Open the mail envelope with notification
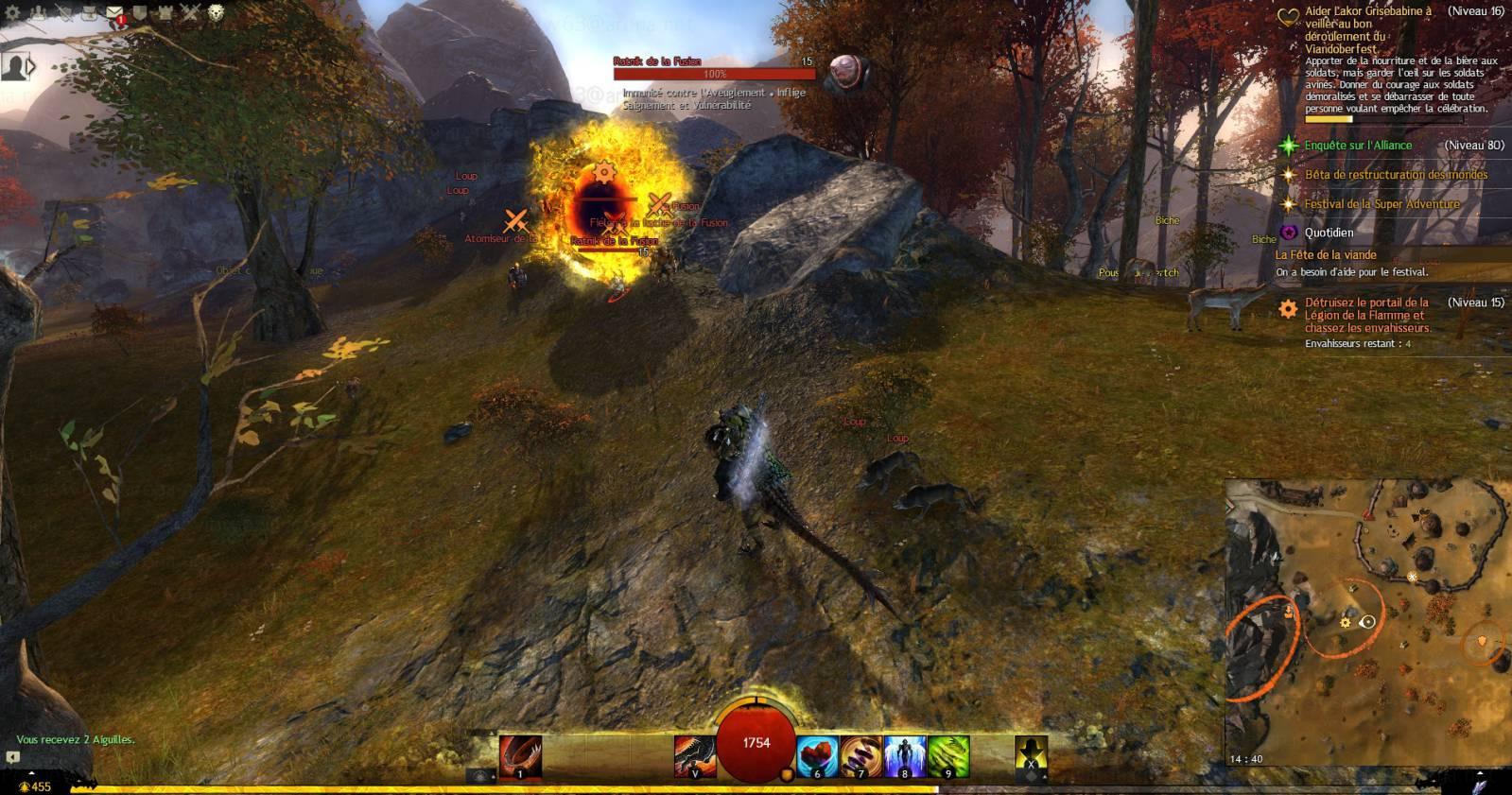 [x=114, y=12]
